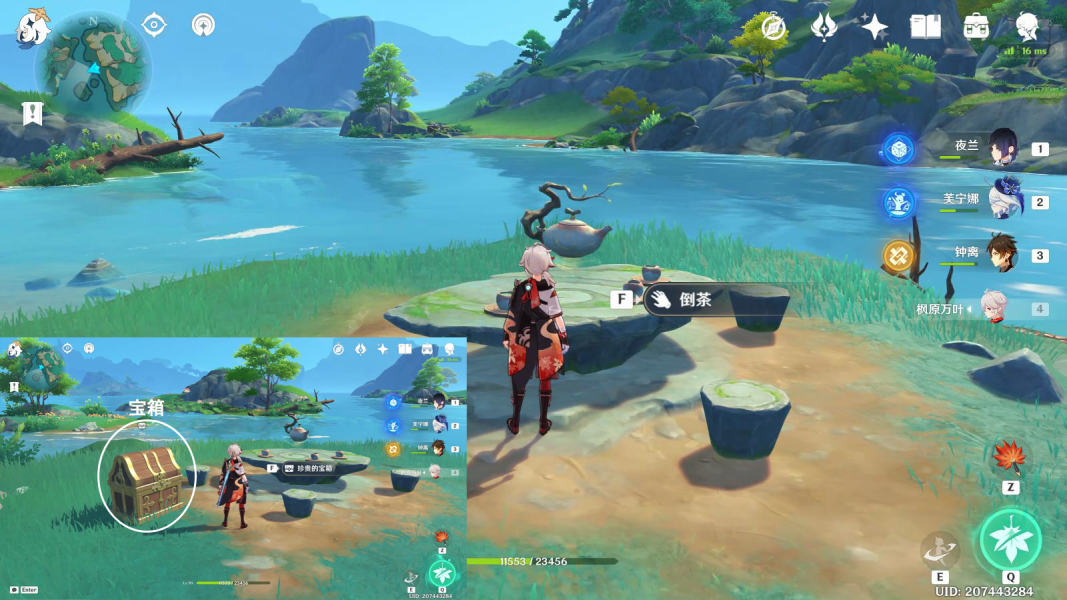
Task: Click the signal-arc icon right of the minimap
Action: (x=204, y=24)
